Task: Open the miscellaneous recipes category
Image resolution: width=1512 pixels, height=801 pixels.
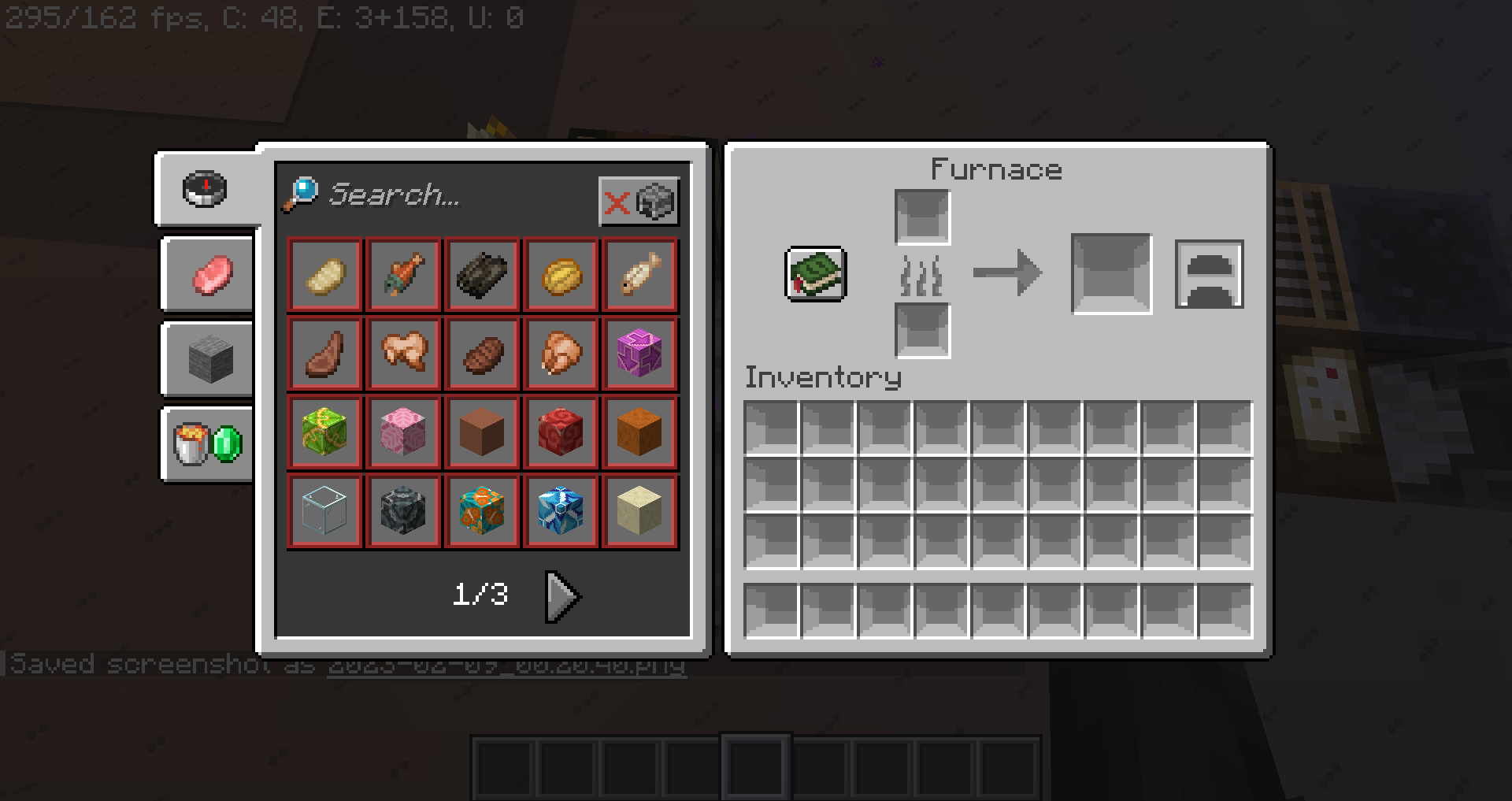Action: pos(206,443)
